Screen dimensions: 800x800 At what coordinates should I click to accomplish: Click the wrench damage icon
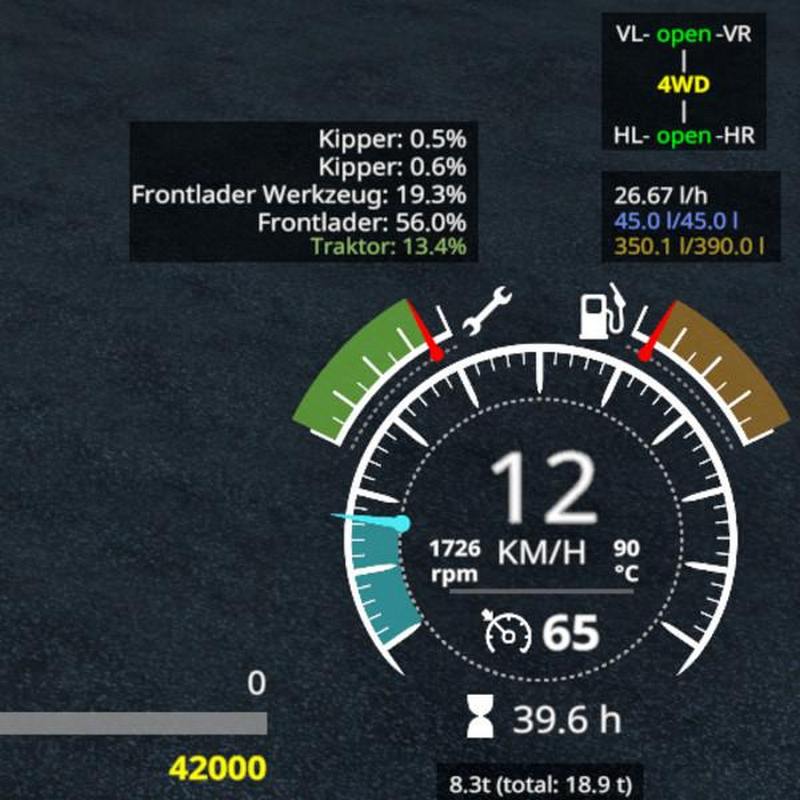[485, 311]
